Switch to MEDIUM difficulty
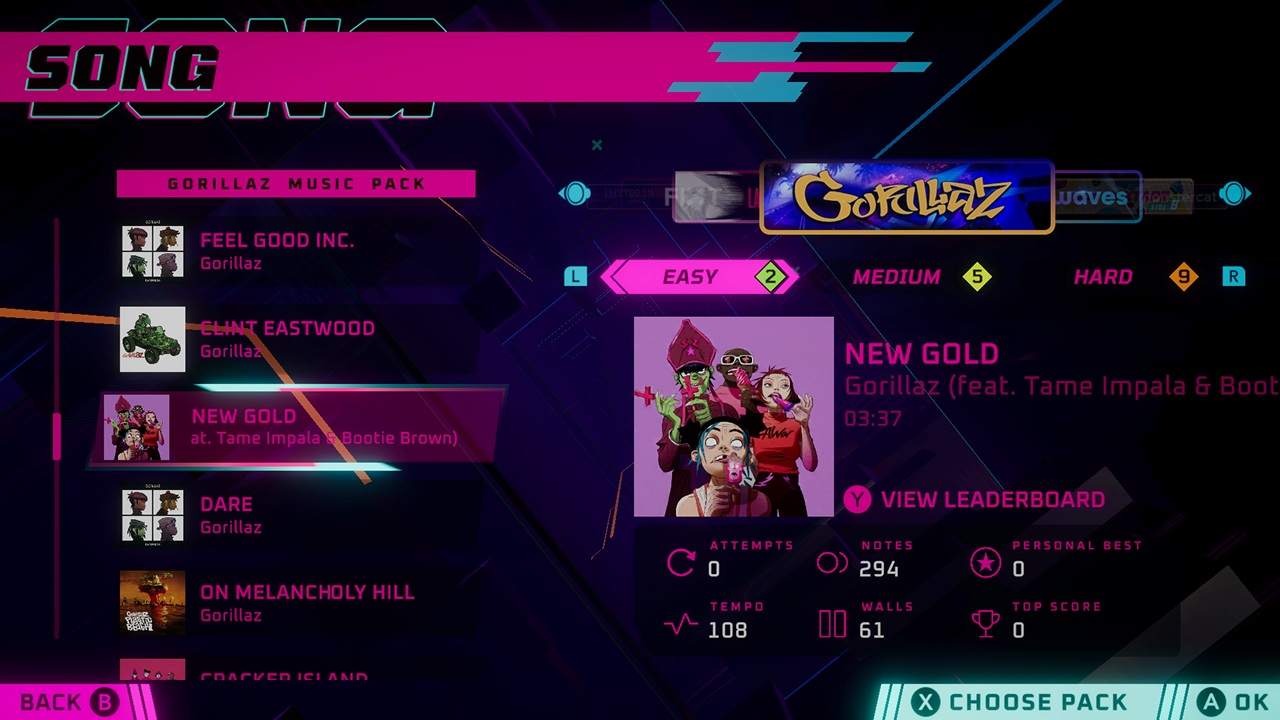 (896, 277)
